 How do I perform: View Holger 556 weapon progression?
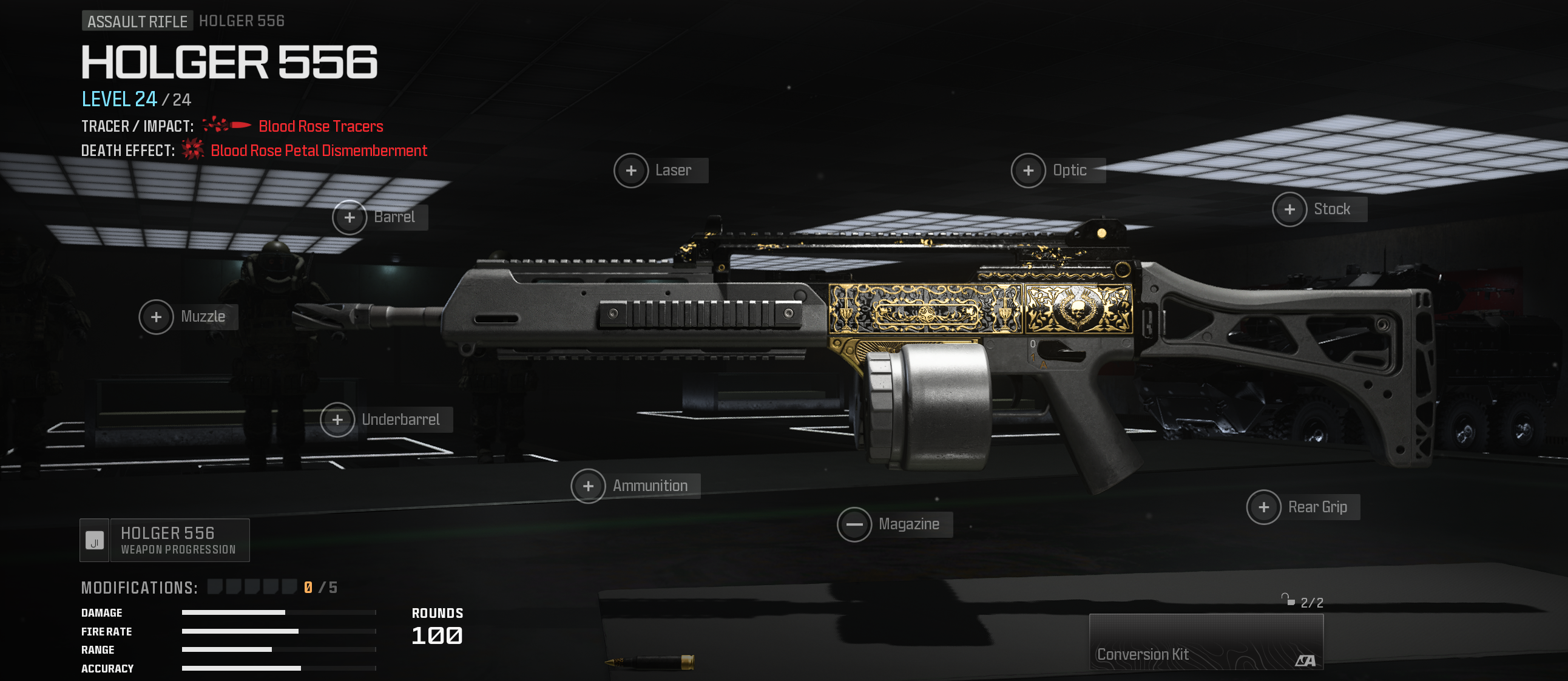click(x=165, y=540)
